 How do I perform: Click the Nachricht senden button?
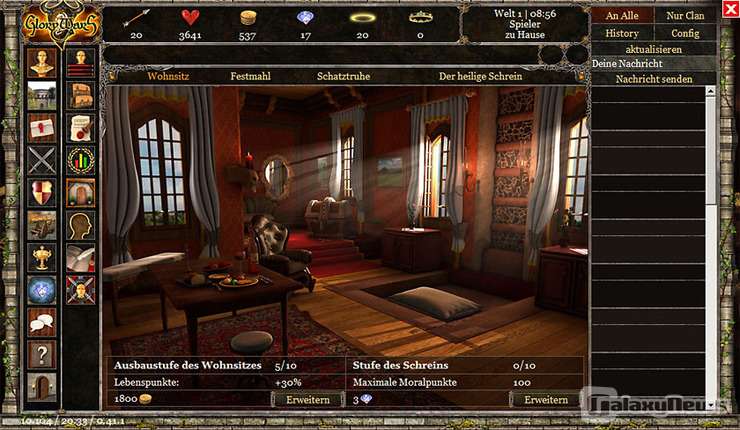pos(654,79)
